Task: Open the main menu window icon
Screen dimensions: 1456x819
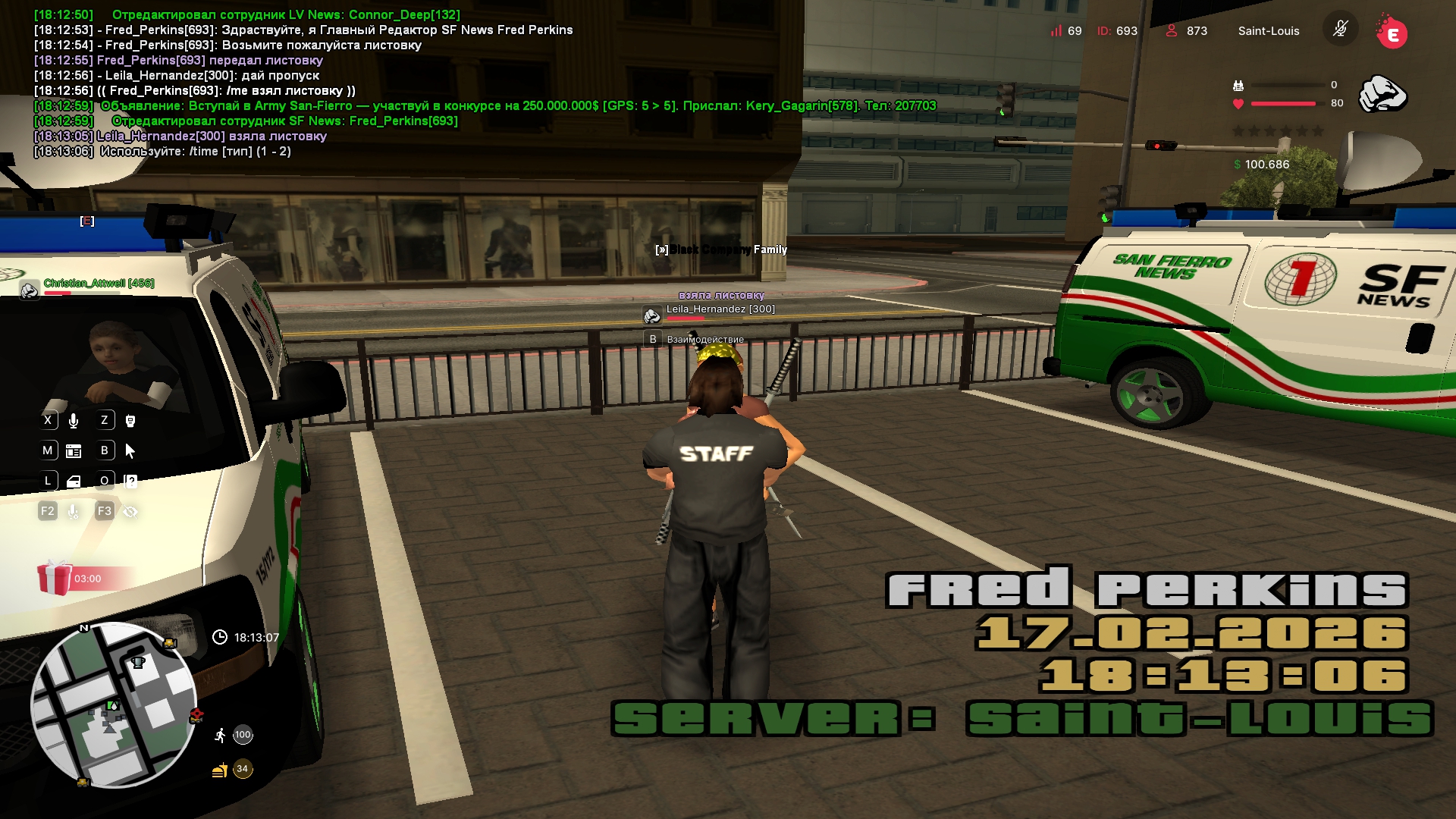Action: (x=74, y=451)
